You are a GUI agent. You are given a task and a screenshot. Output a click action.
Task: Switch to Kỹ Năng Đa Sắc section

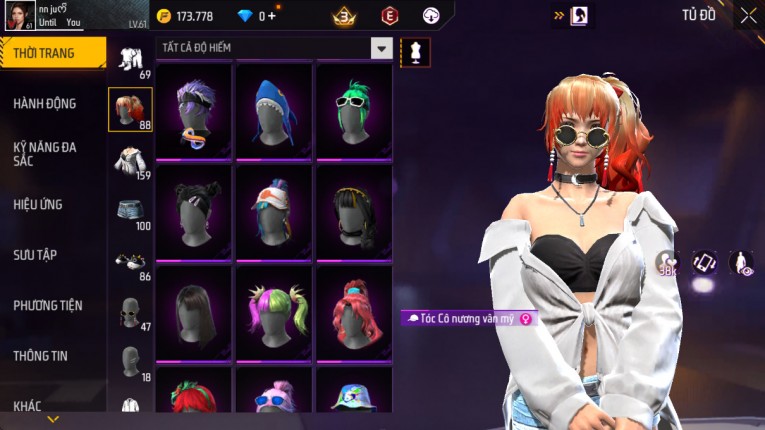point(45,153)
